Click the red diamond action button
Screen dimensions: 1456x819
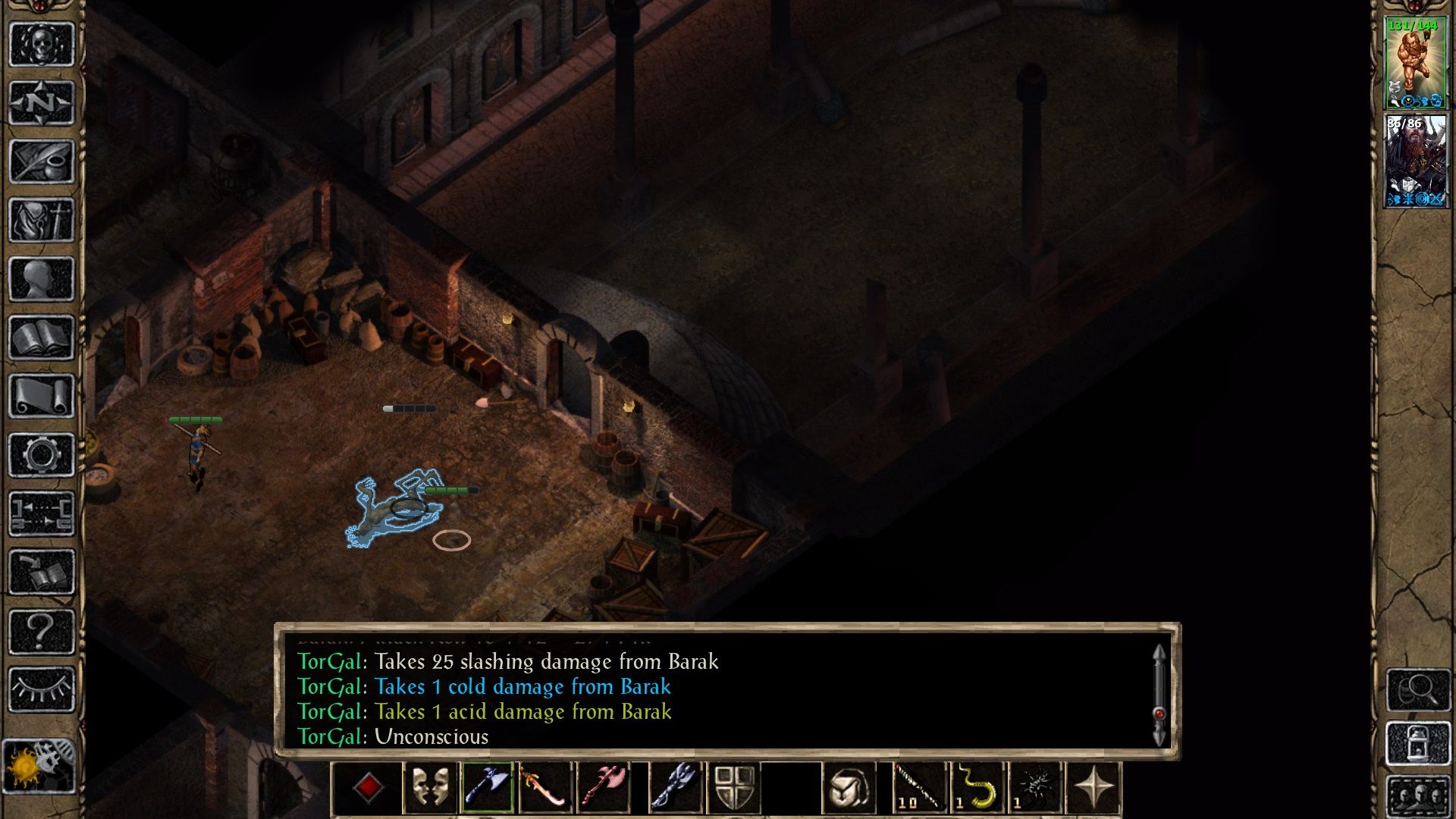click(369, 789)
